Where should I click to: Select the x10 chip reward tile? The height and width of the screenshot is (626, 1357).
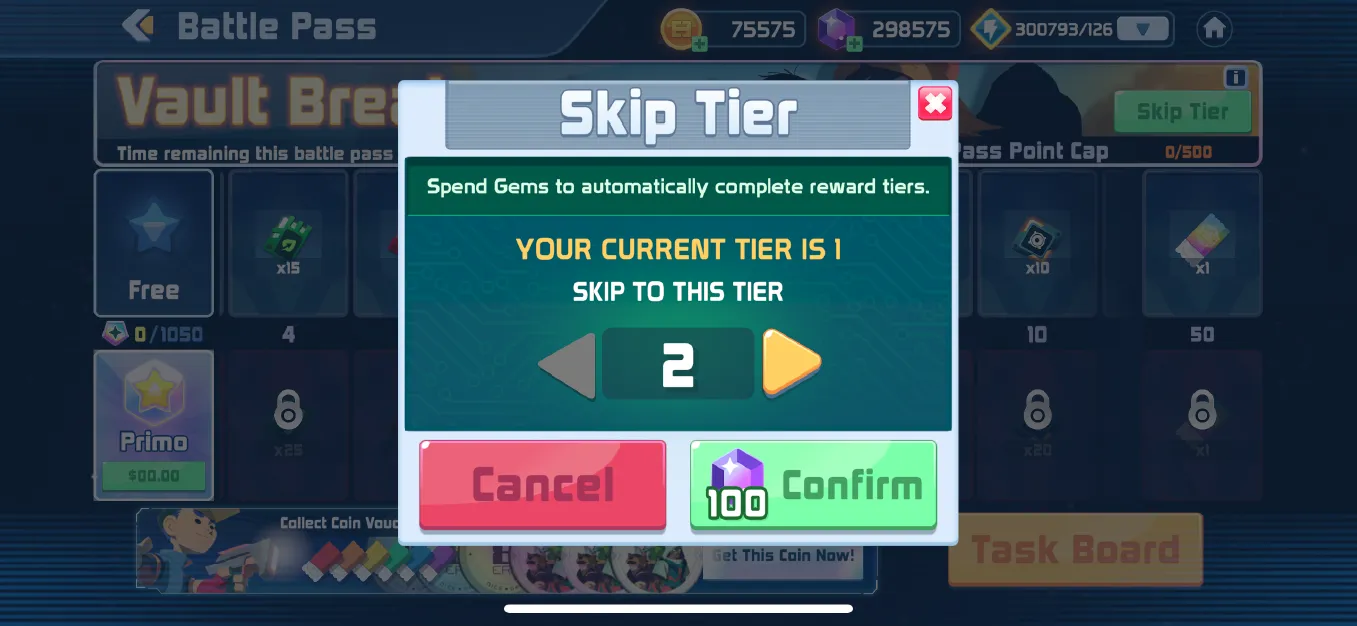[x=1037, y=243]
